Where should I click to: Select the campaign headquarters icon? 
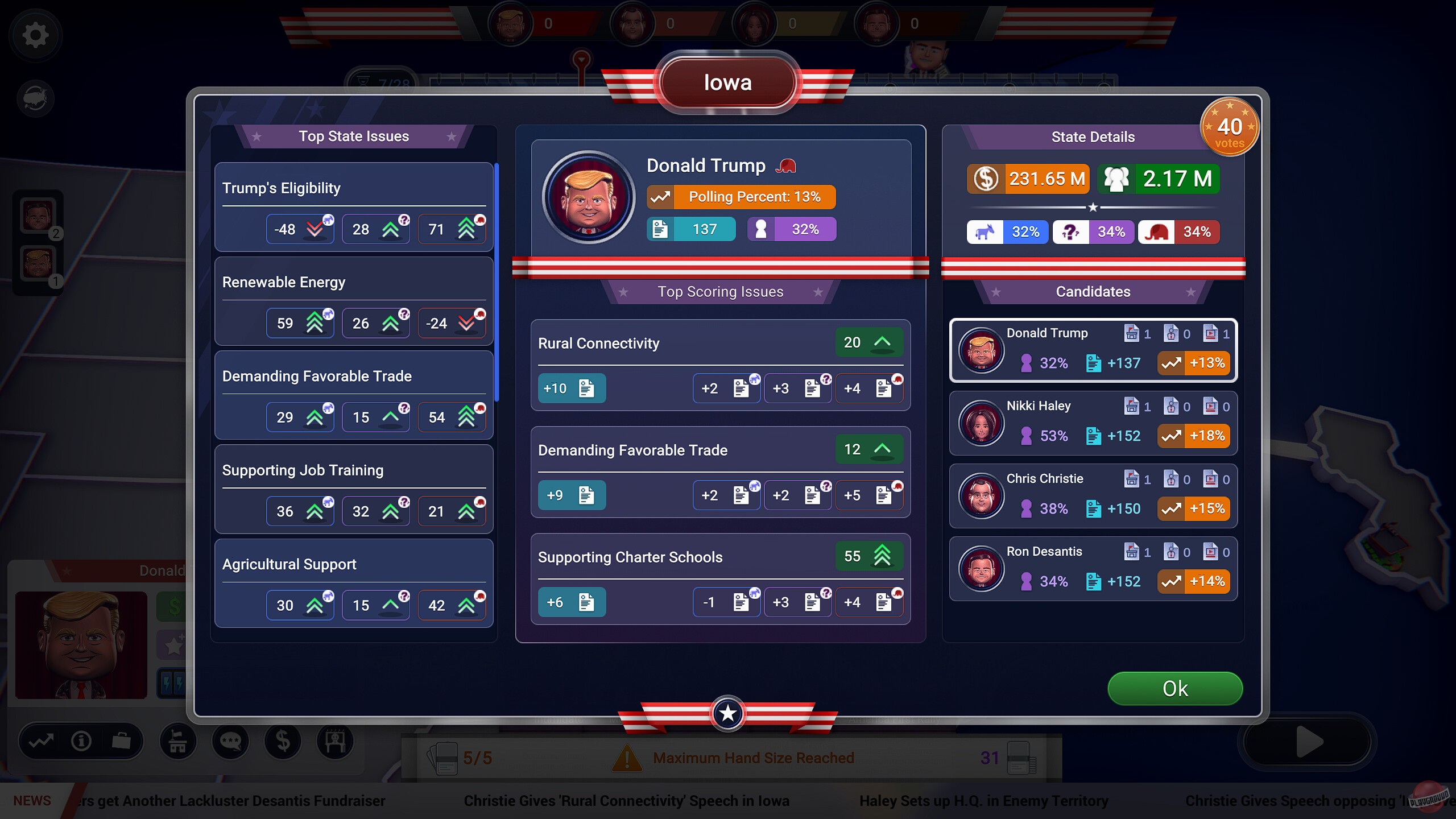[x=178, y=741]
